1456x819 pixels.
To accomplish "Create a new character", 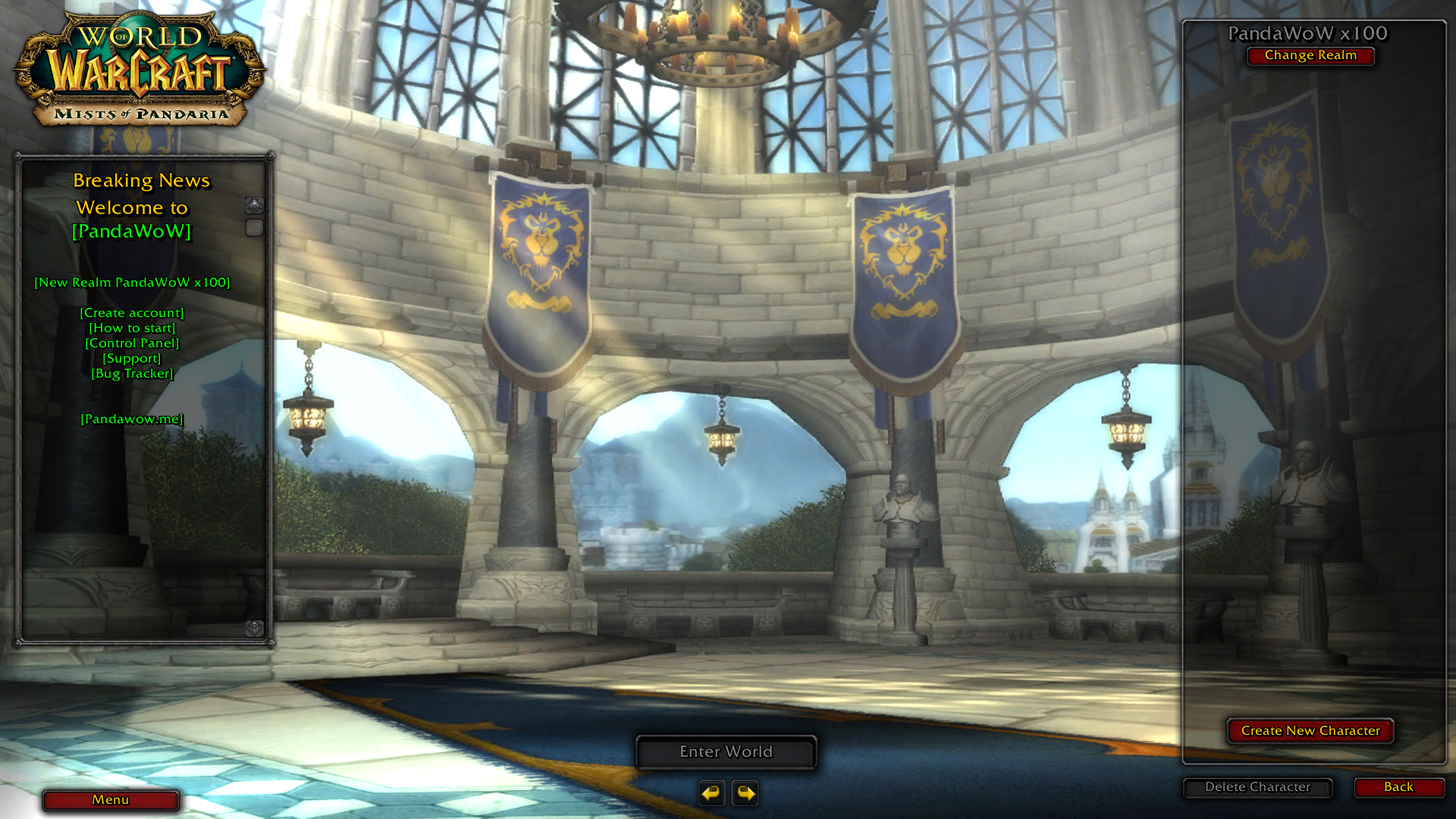I will tap(1310, 731).
